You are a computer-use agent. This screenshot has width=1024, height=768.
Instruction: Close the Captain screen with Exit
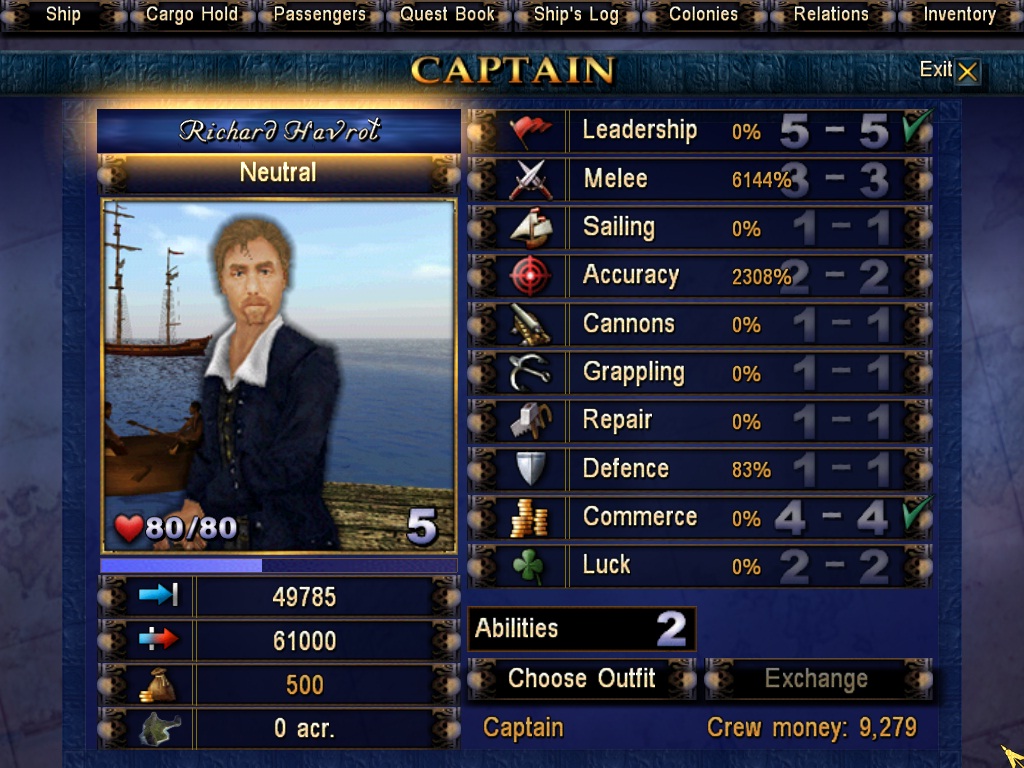(950, 70)
